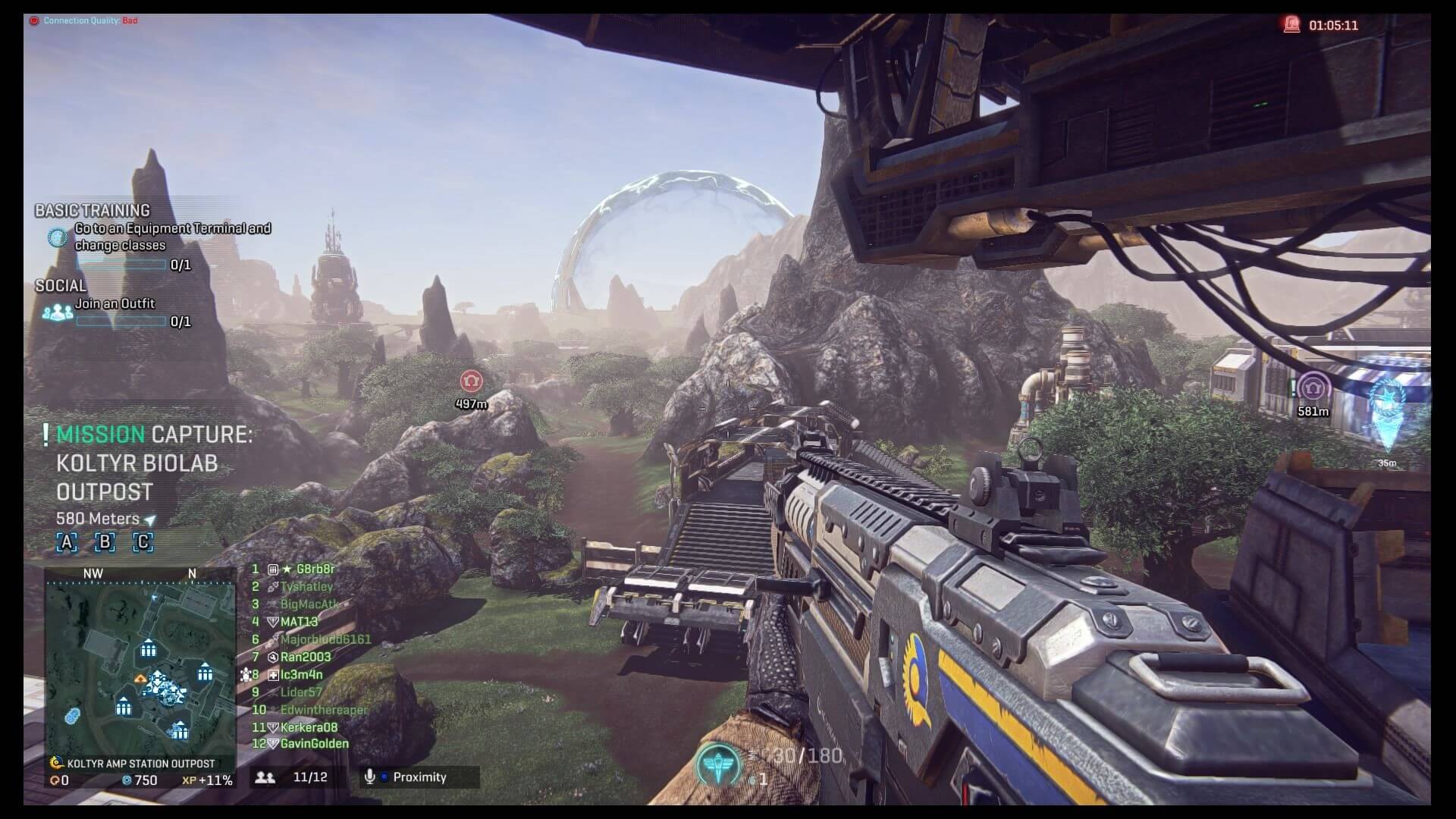The width and height of the screenshot is (1456, 819).
Task: Select squad member MAT13
Action: tap(299, 622)
